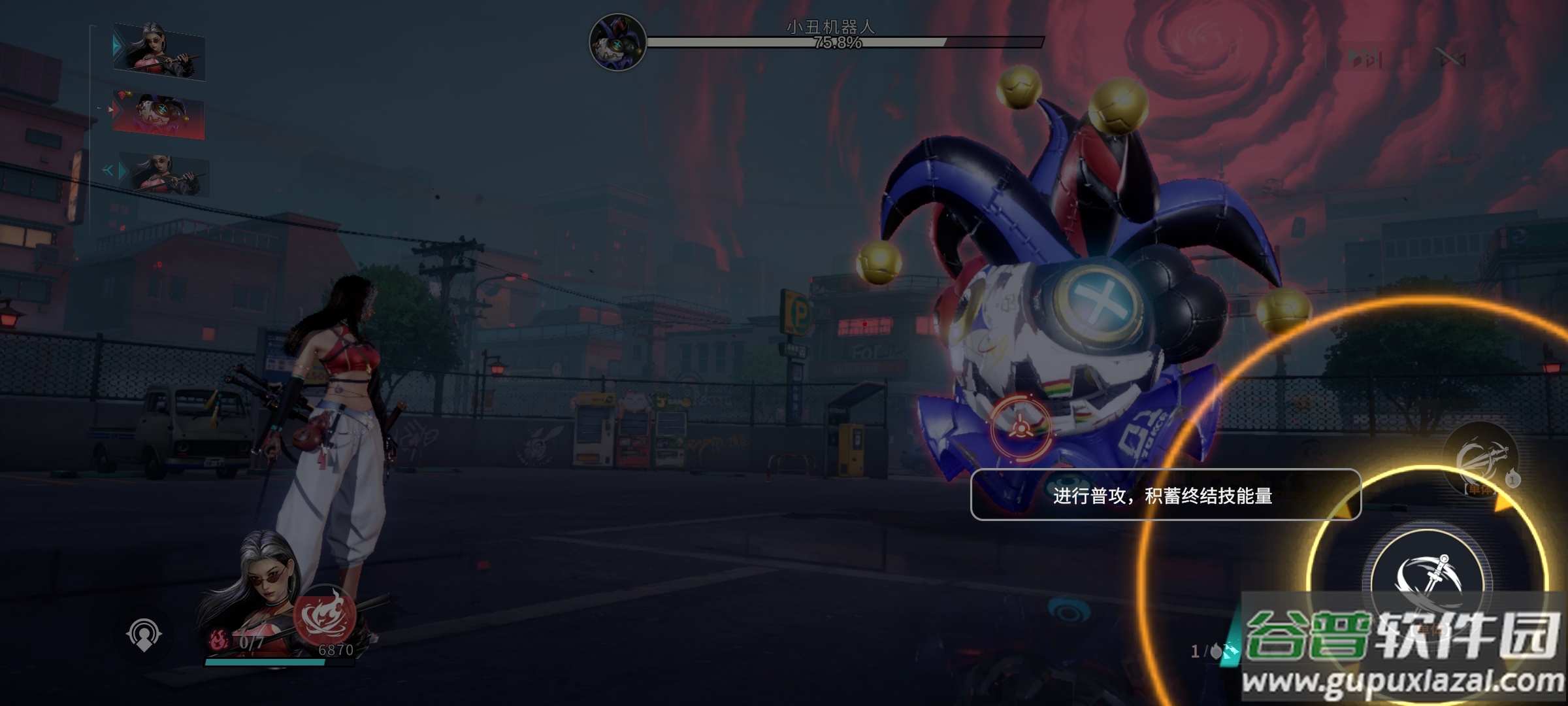Click the view target icon at bottom left
The width and height of the screenshot is (1568, 706).
(x=144, y=634)
